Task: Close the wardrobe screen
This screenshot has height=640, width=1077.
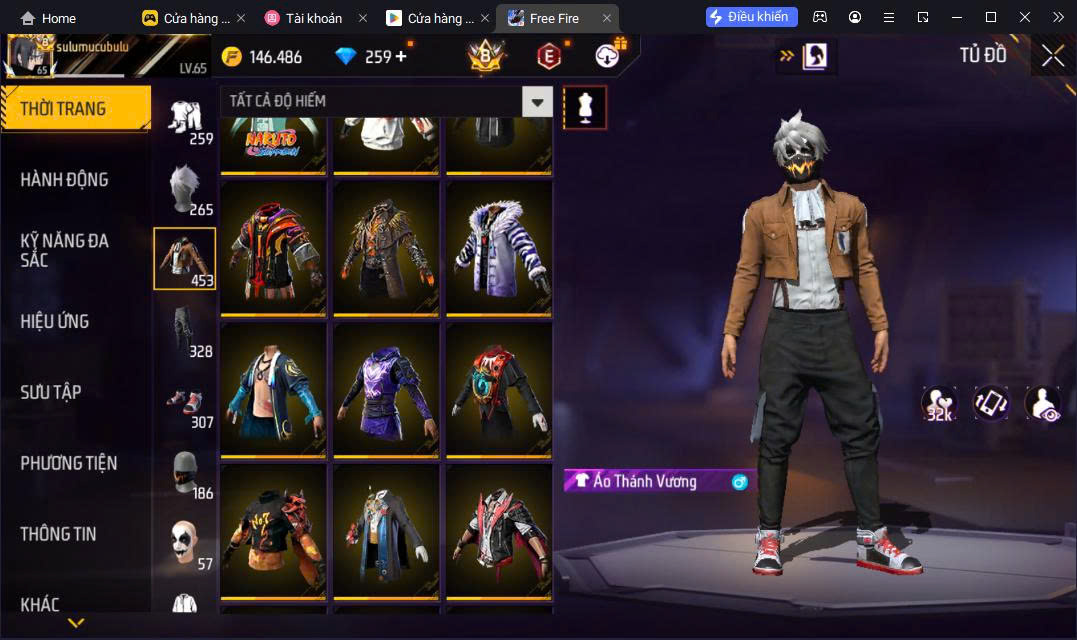Action: point(1052,56)
